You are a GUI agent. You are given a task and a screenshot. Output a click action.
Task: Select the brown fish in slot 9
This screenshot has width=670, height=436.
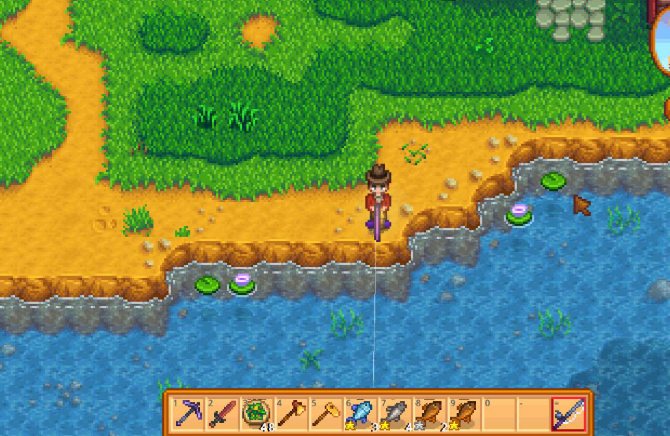coord(464,413)
